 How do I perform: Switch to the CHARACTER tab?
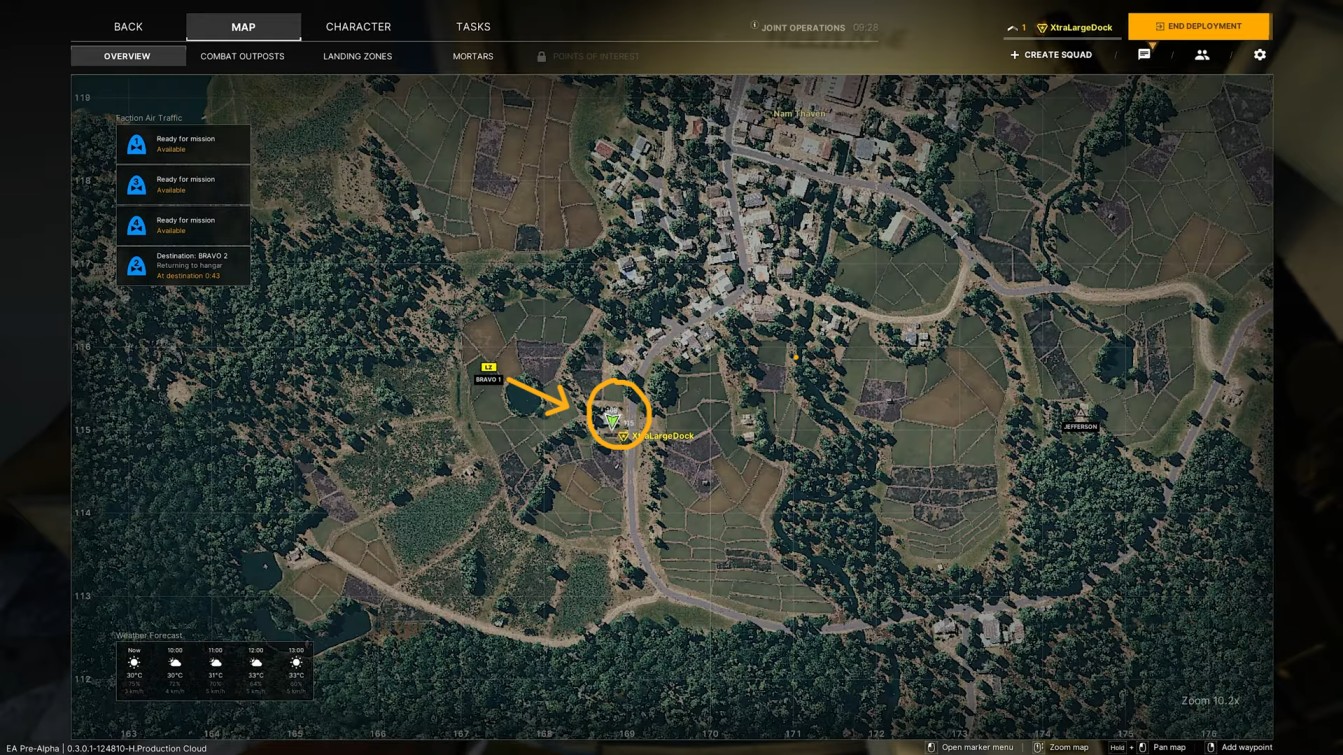(358, 27)
